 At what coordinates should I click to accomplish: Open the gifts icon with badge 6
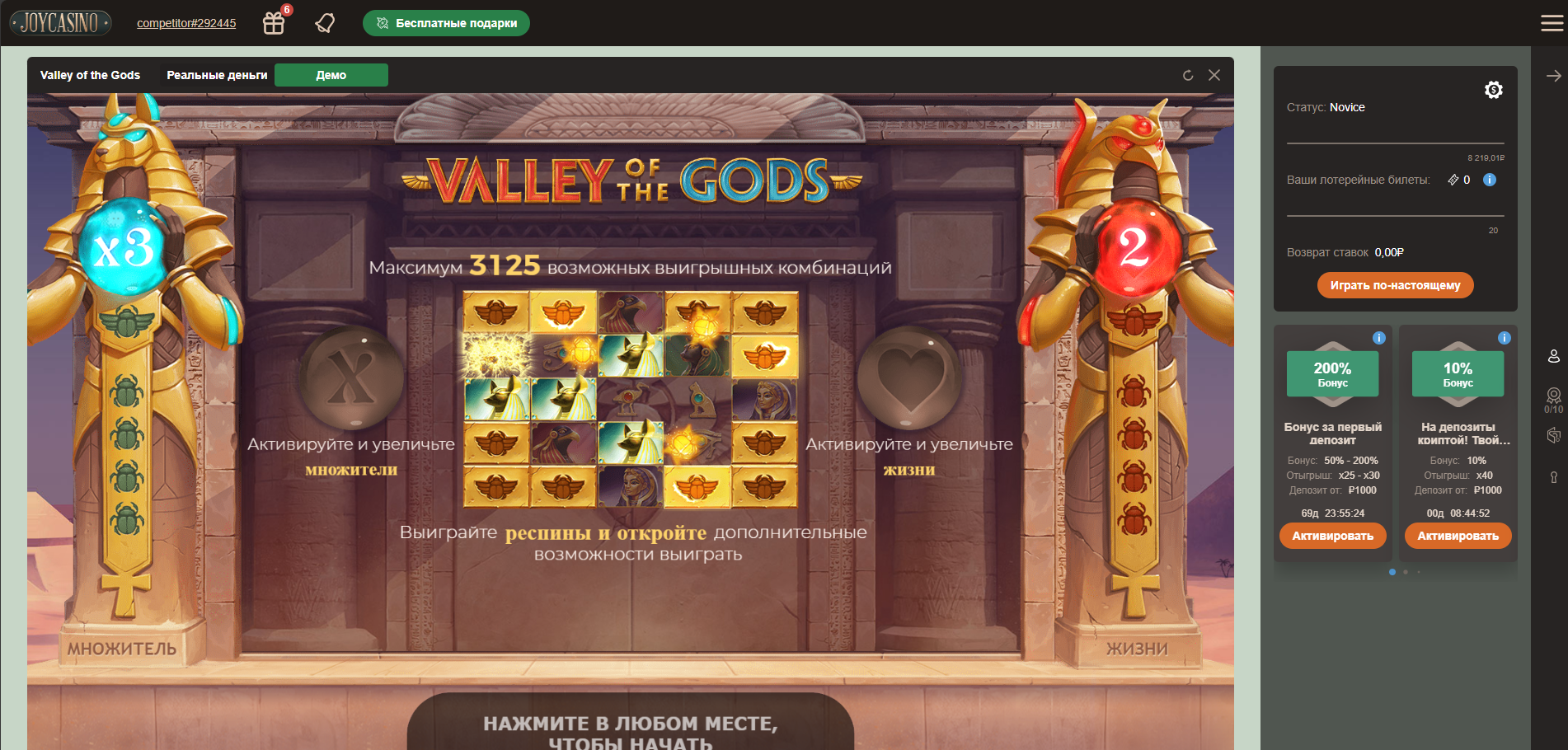coord(273,23)
